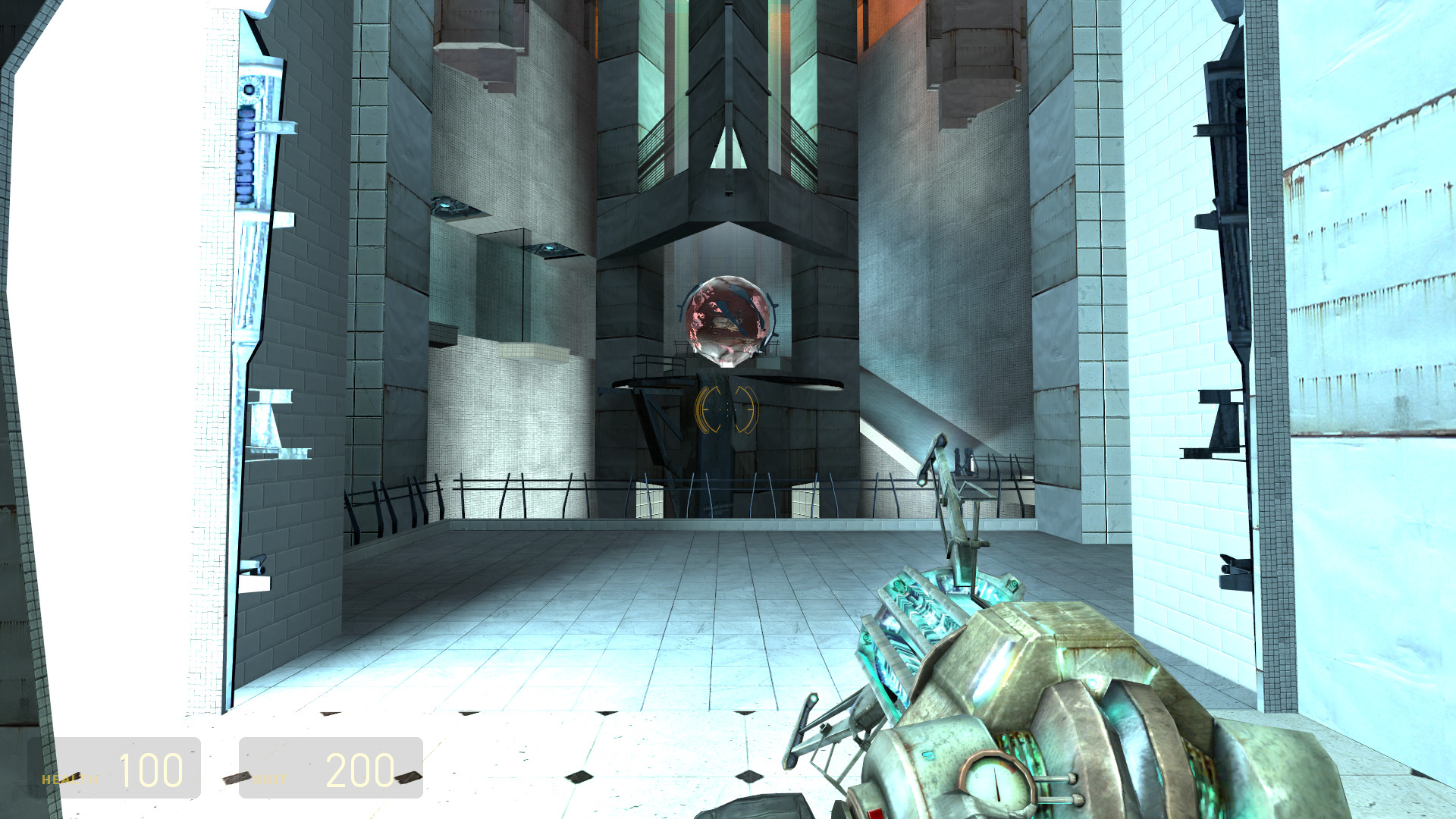Click the SUIT power indicator icon
1456x819 pixels.
click(237, 778)
